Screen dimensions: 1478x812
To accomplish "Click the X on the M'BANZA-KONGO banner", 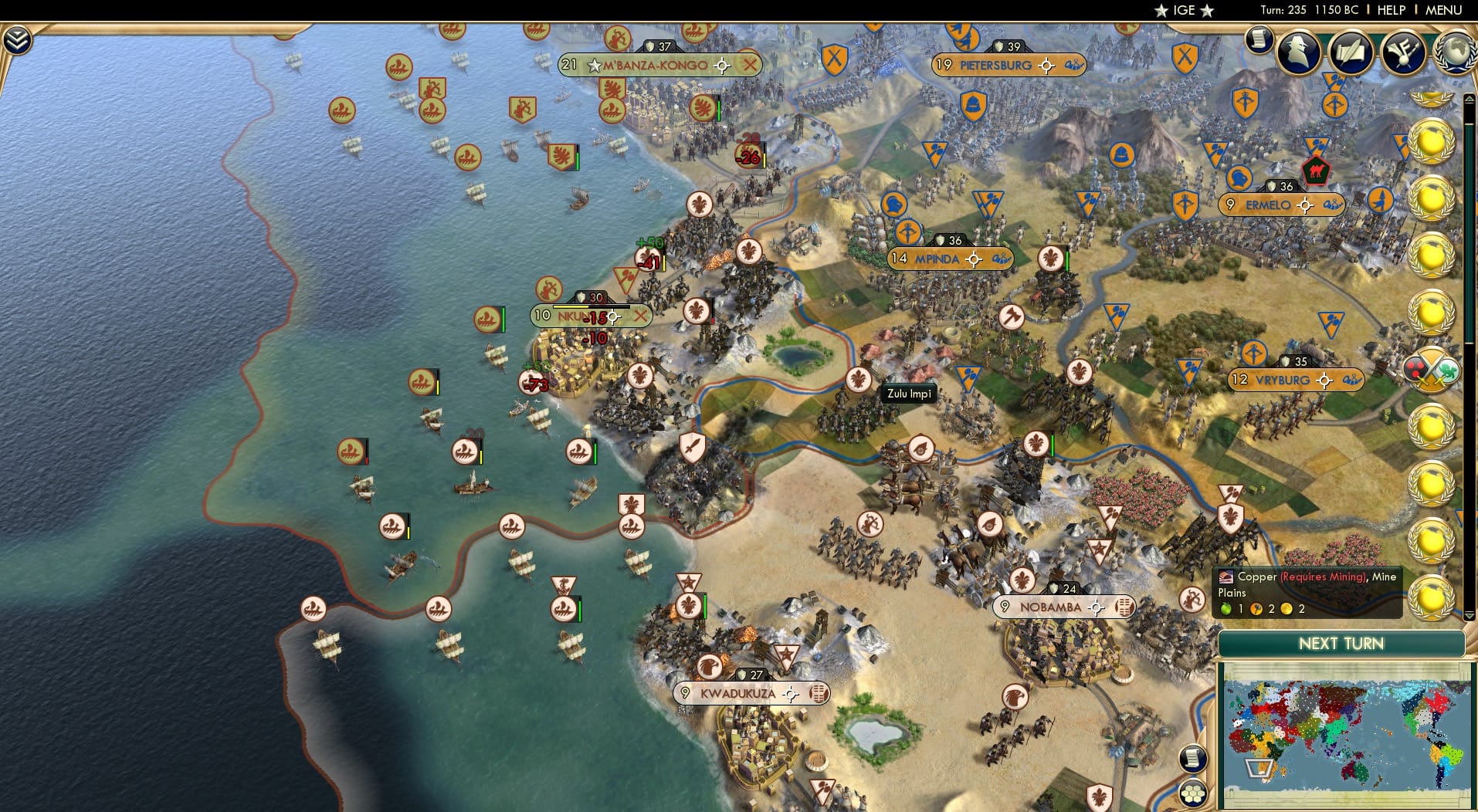I will [x=751, y=66].
